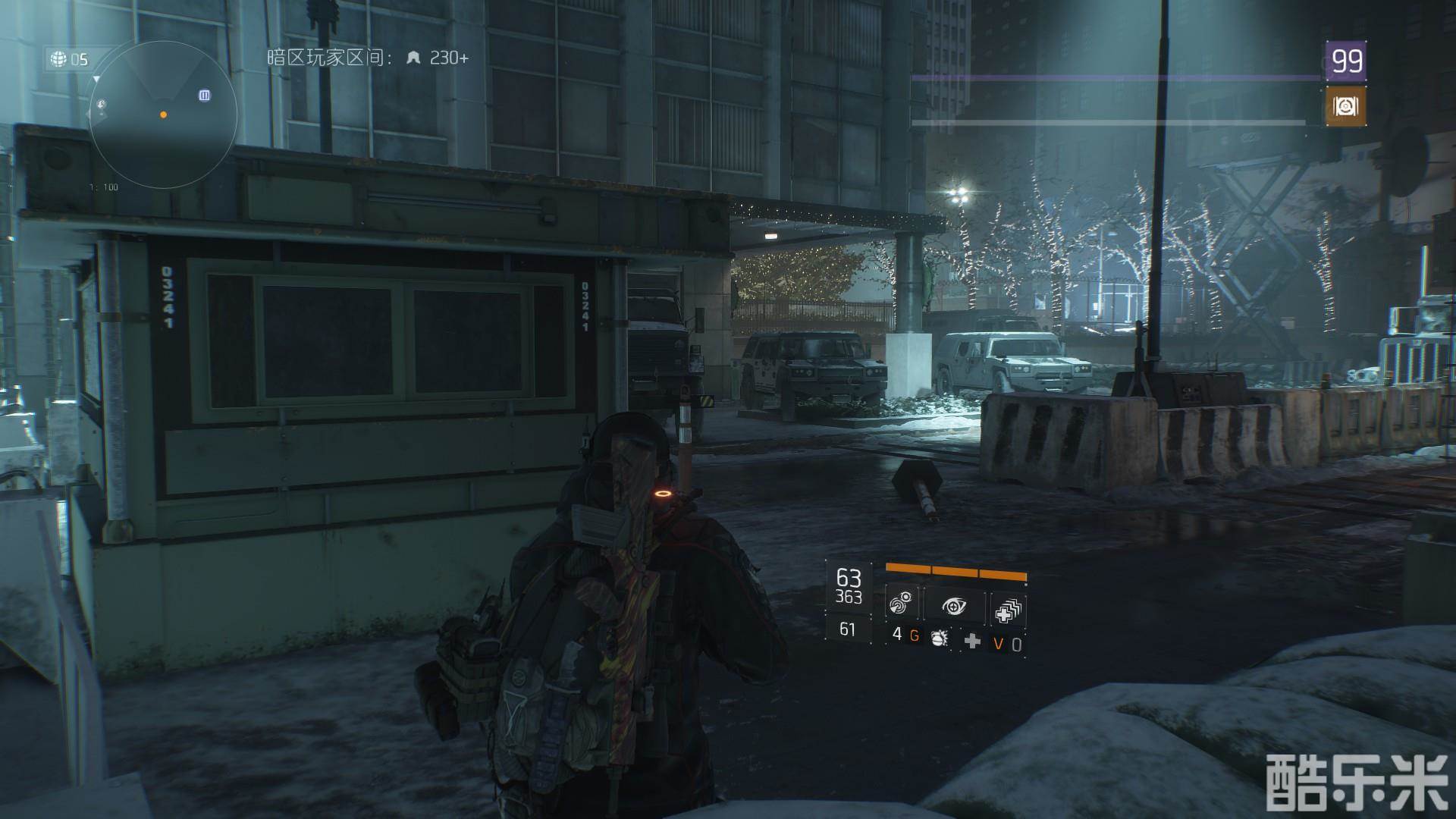
Task: Select the grenade icon
Action: 939,637
